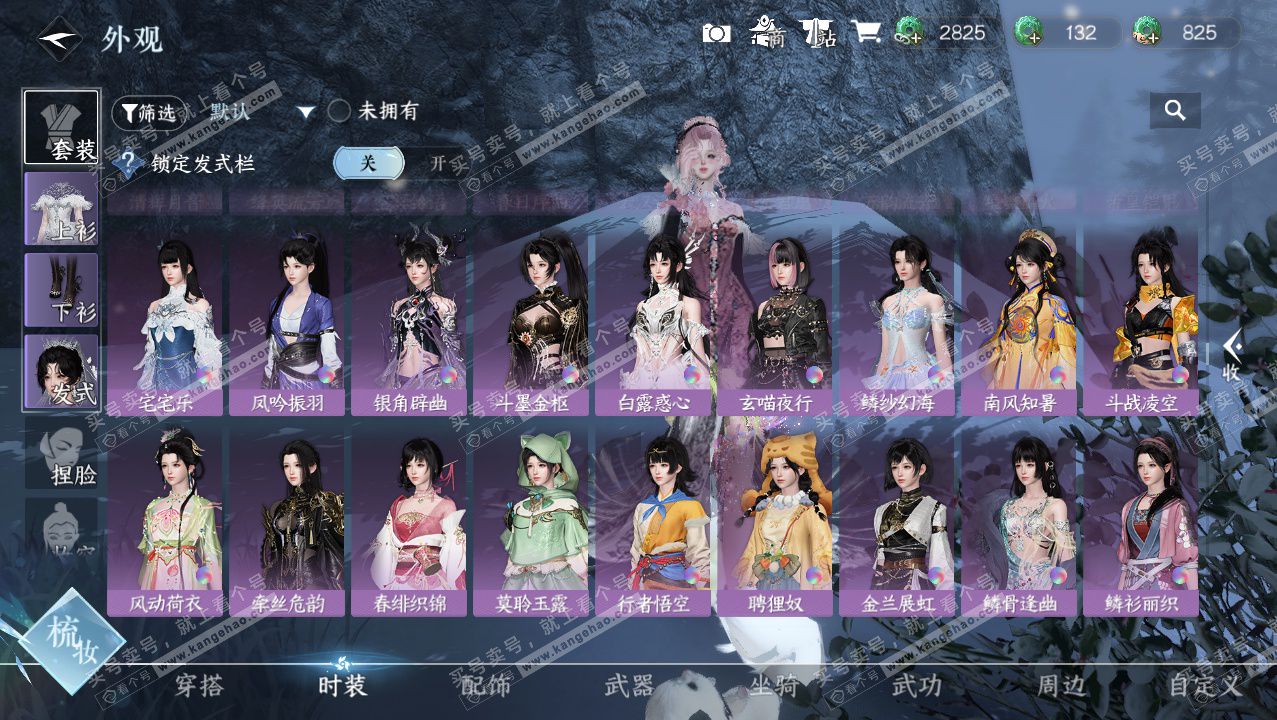Viewport: 1277px width, 720px height.
Task: Open the shopping cart icon
Action: 865,33
